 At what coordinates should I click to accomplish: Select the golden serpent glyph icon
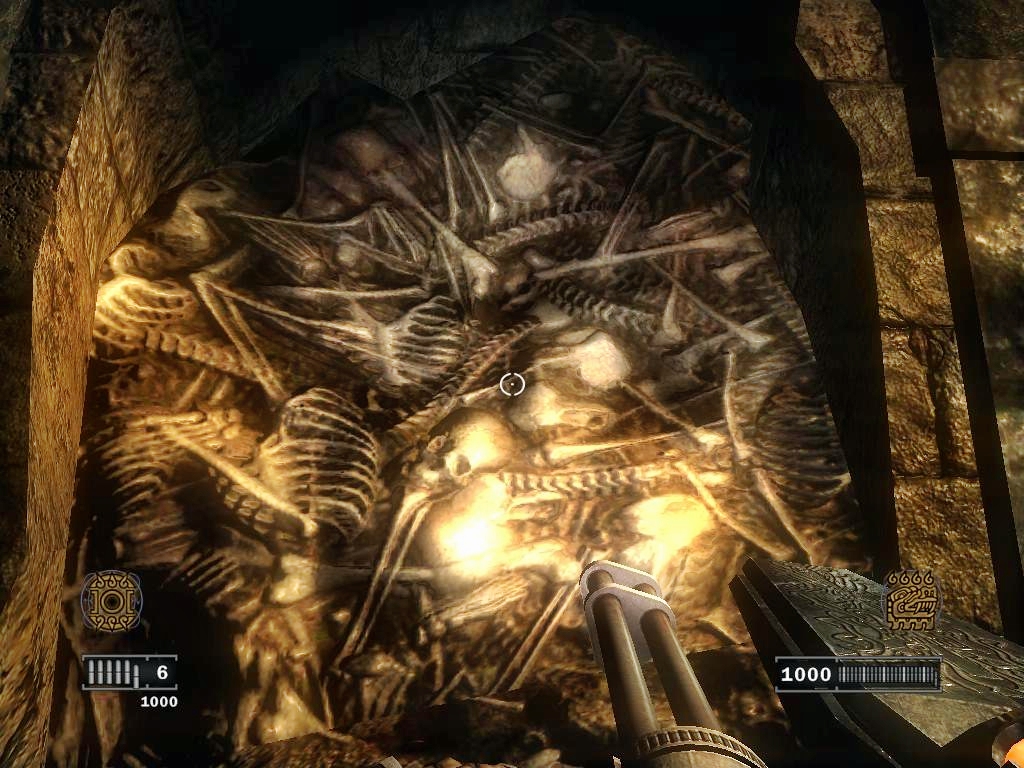pyautogui.click(x=910, y=600)
